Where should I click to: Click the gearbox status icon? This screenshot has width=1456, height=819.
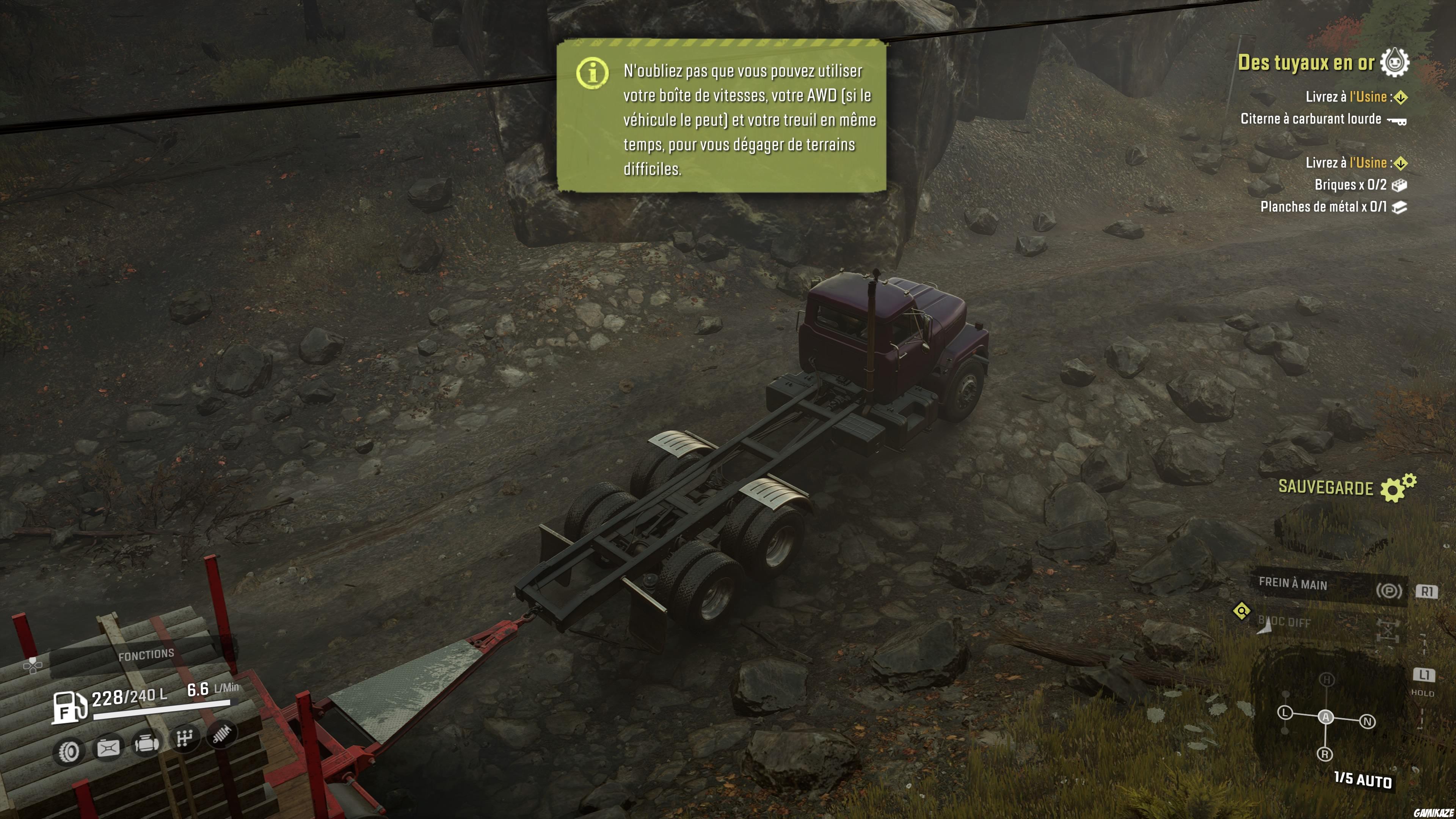(184, 738)
